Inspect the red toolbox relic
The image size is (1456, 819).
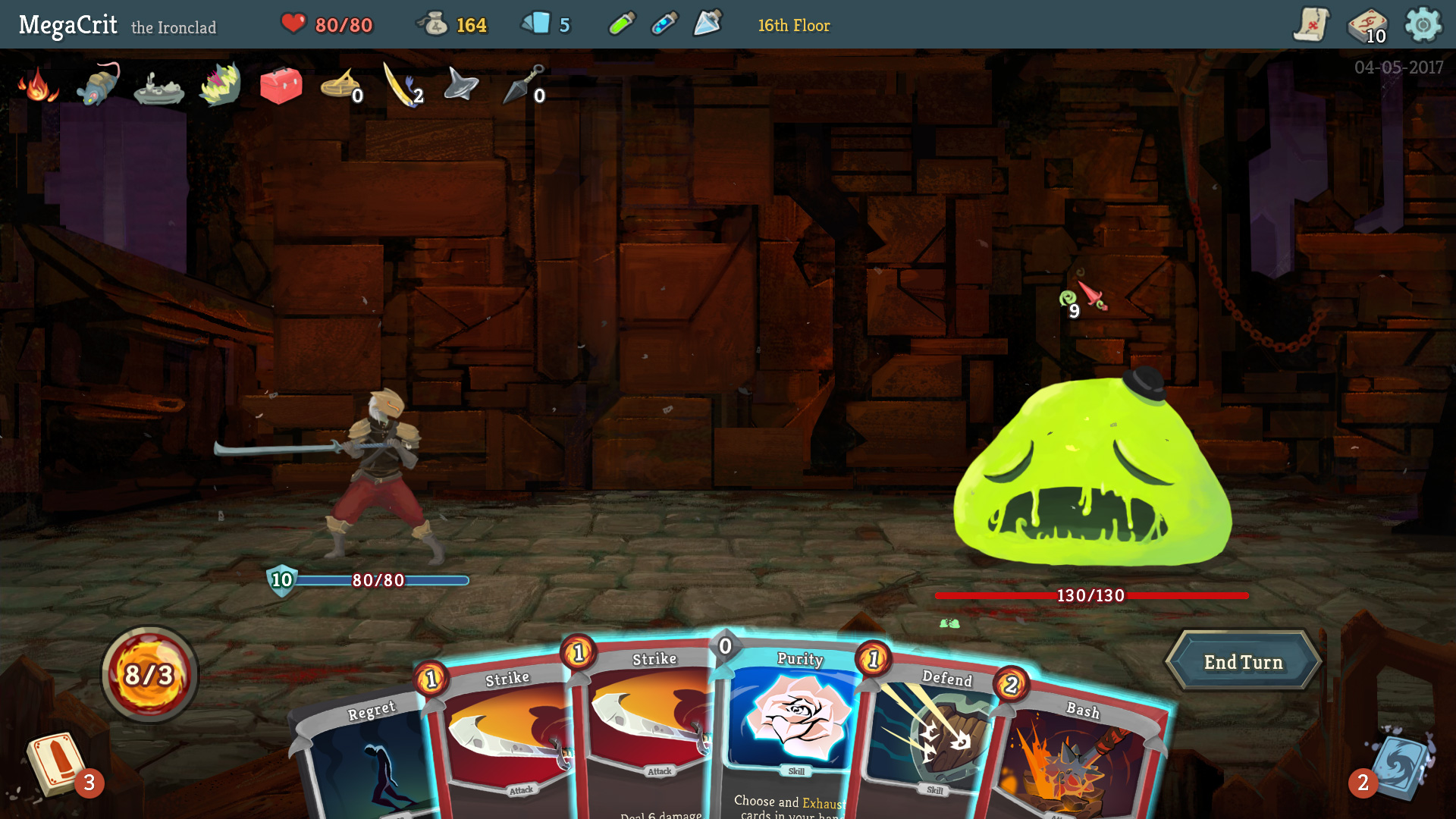[281, 85]
